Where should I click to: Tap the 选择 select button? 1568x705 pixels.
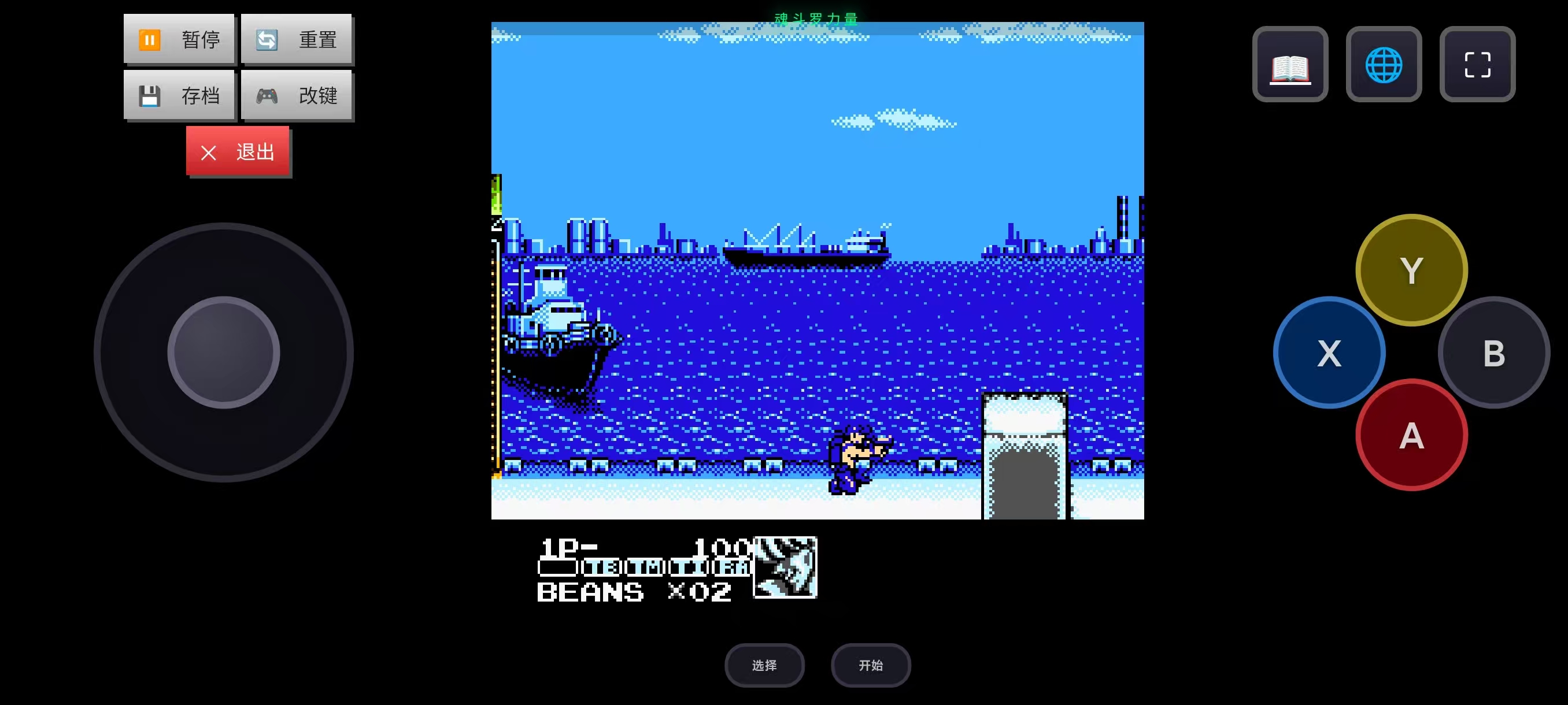(764, 665)
